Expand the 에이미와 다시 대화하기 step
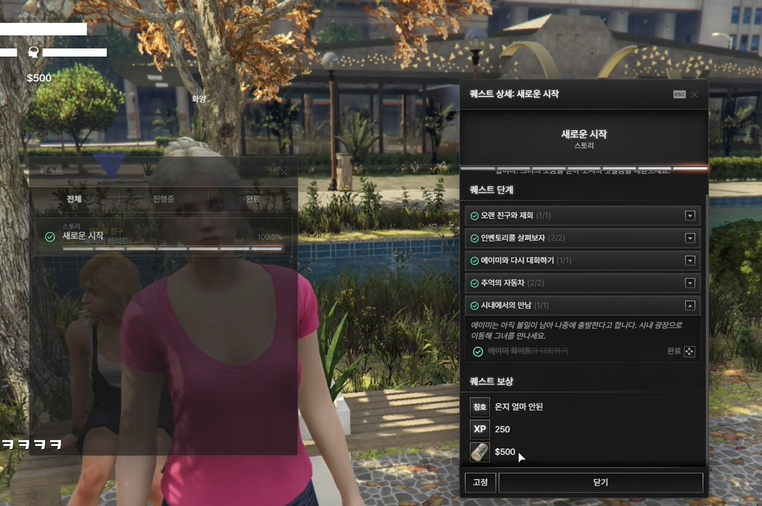The width and height of the screenshot is (762, 506). point(690,261)
